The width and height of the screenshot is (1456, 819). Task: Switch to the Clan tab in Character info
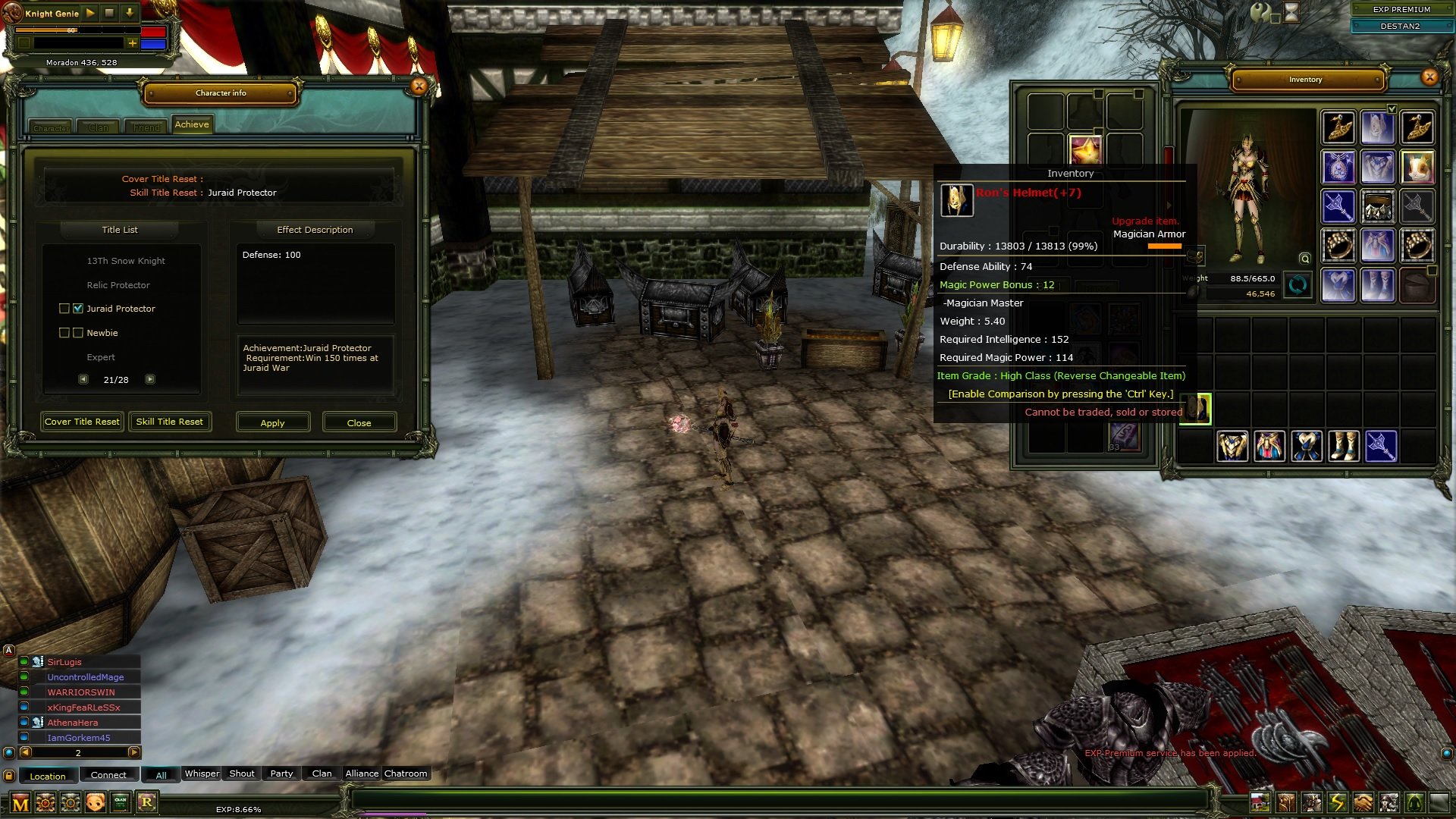pos(99,127)
